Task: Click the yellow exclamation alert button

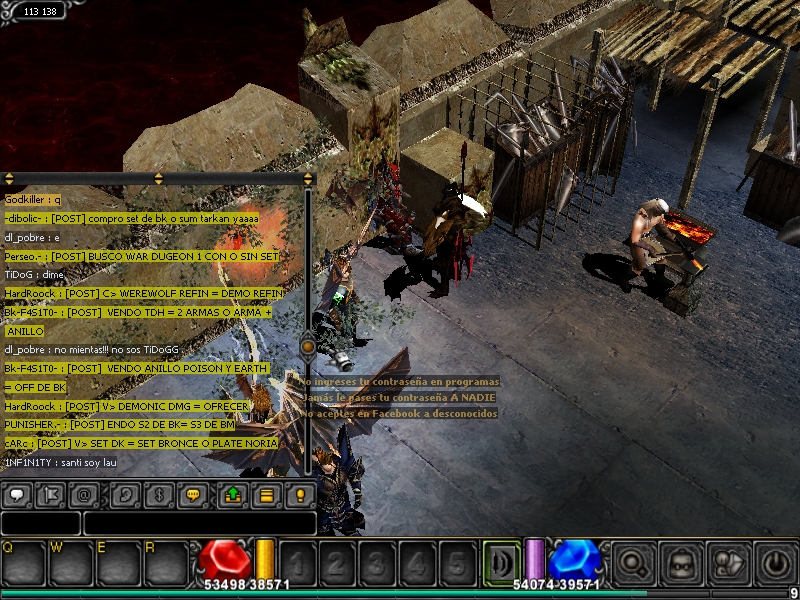Action: [299, 496]
